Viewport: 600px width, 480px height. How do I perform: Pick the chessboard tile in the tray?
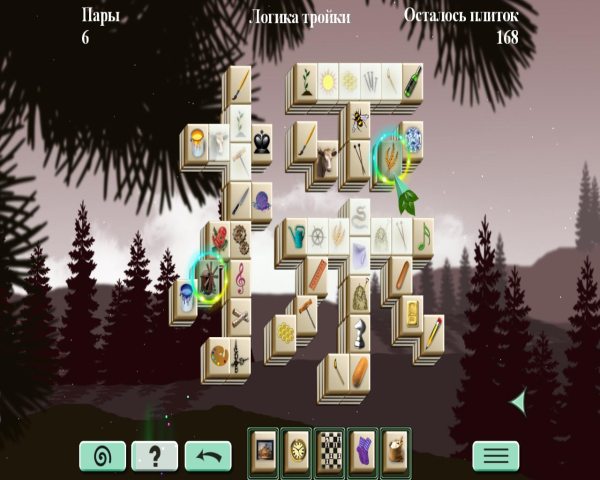pos(329,445)
